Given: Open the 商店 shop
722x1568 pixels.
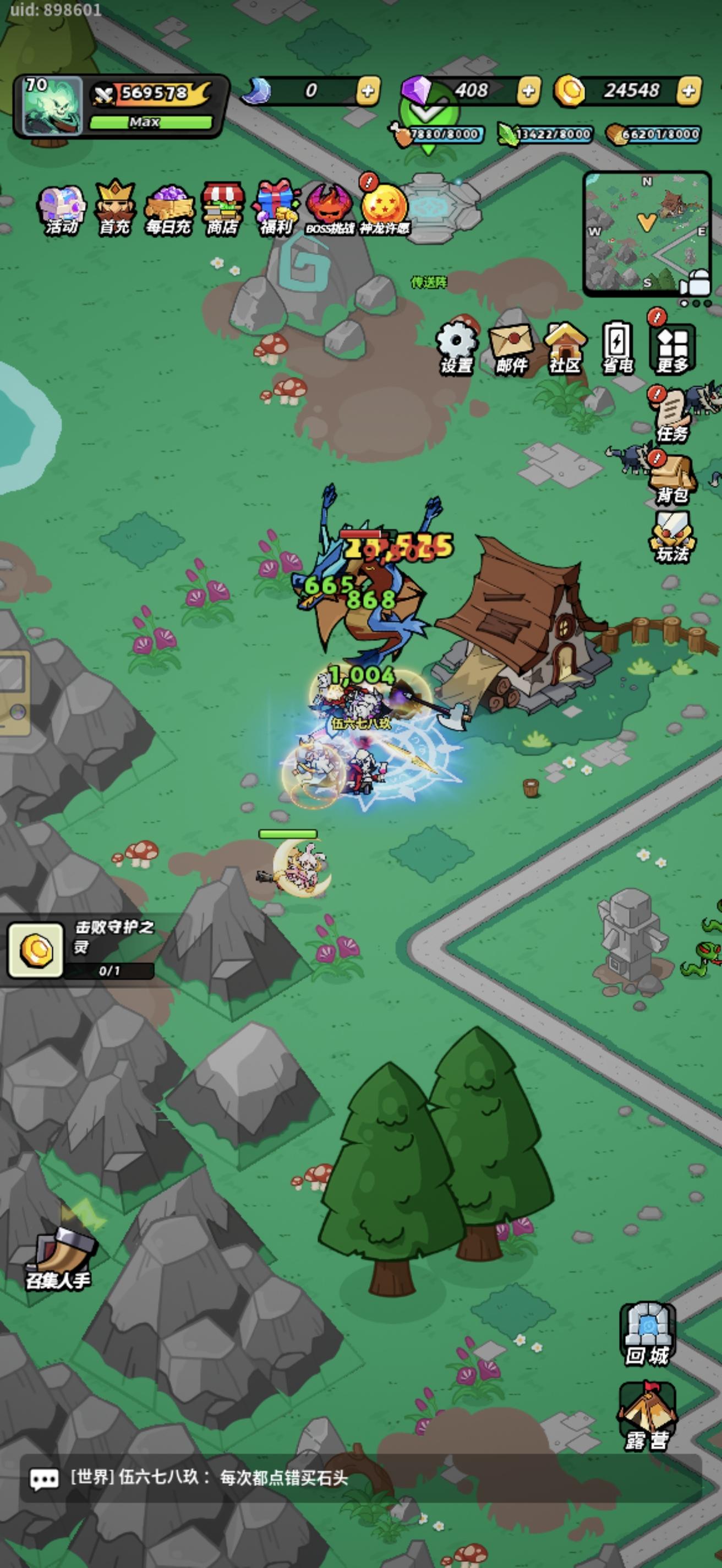Looking at the screenshot, I should coord(220,207).
